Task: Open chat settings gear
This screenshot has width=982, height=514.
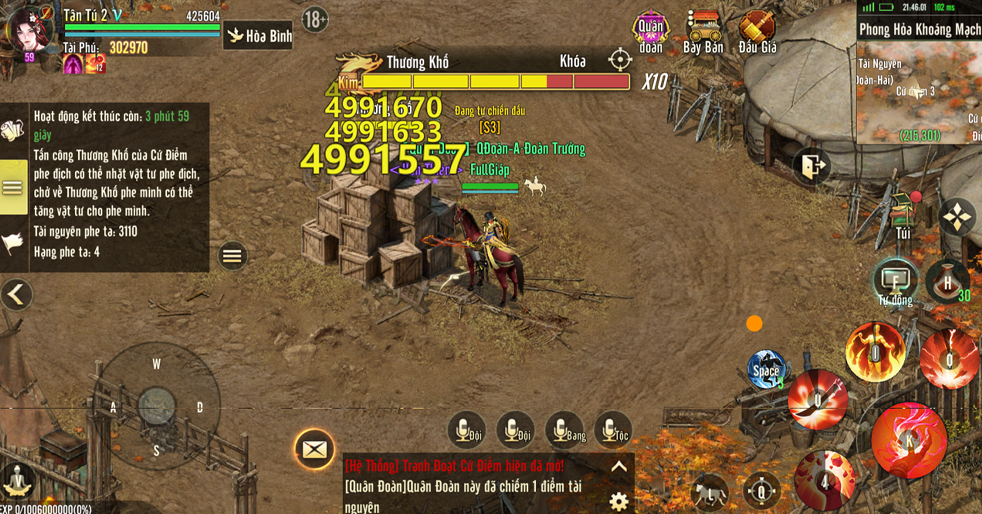Action: [x=619, y=500]
